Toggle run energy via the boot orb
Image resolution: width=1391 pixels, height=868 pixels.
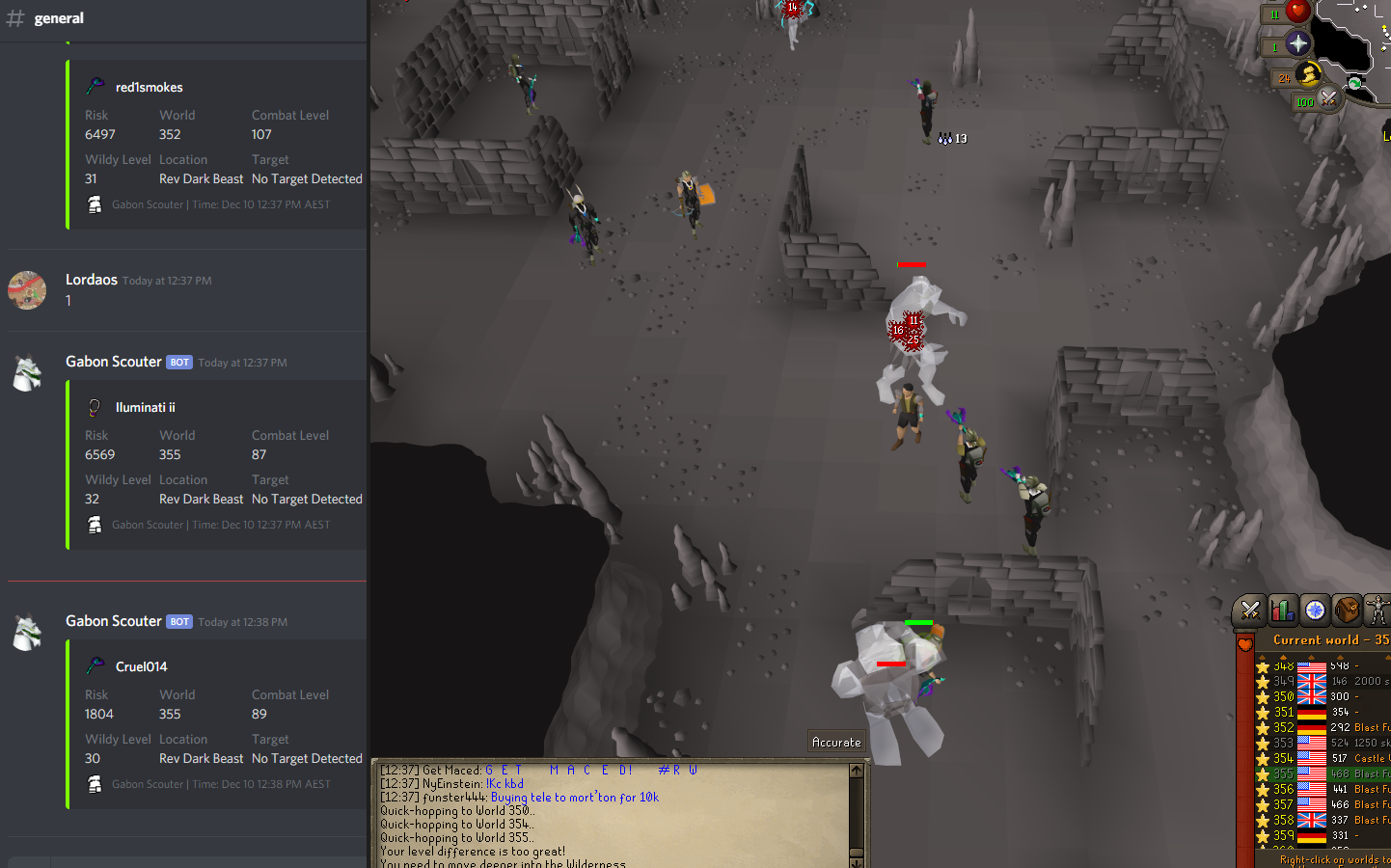tap(1308, 75)
